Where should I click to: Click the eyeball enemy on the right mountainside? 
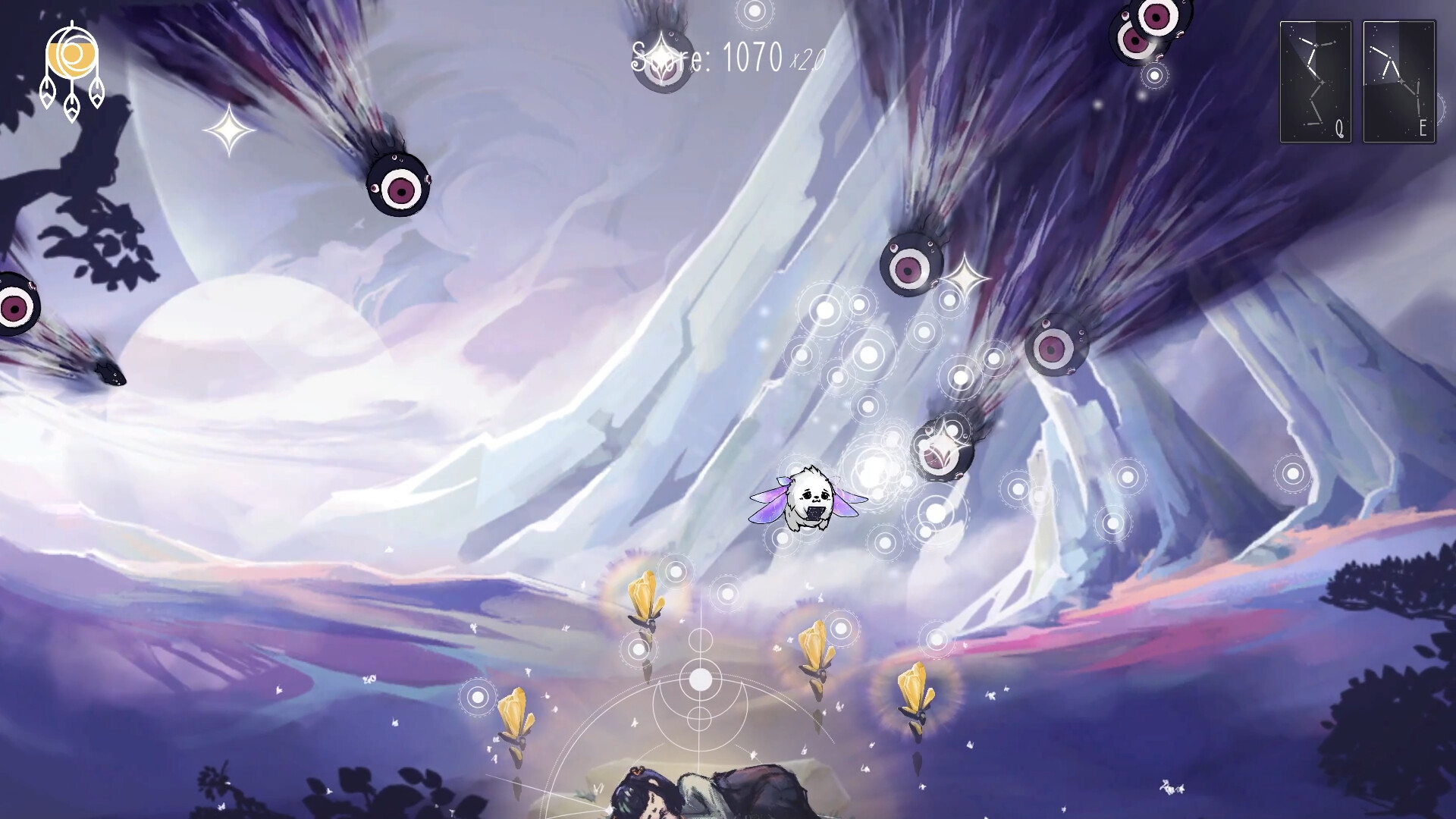coord(1056,349)
